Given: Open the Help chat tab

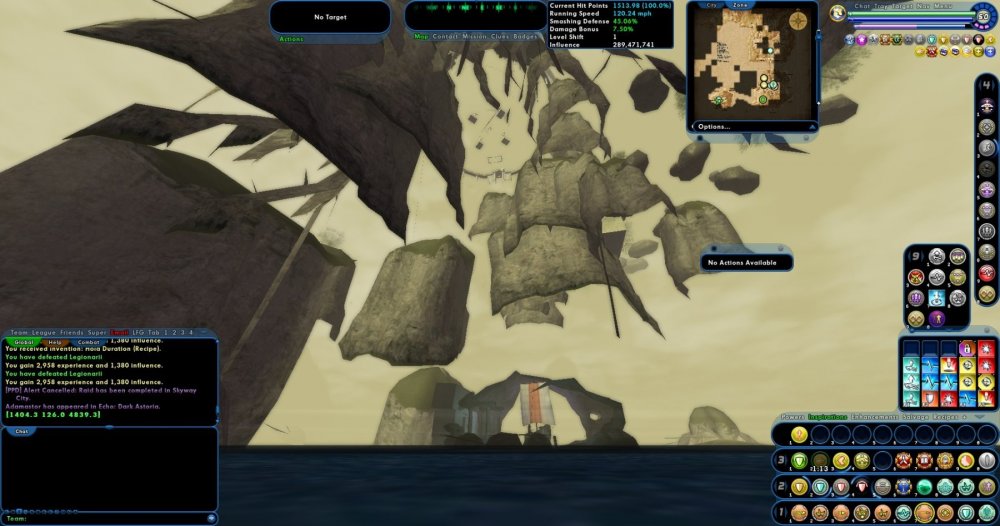Looking at the screenshot, I should pos(56,342).
